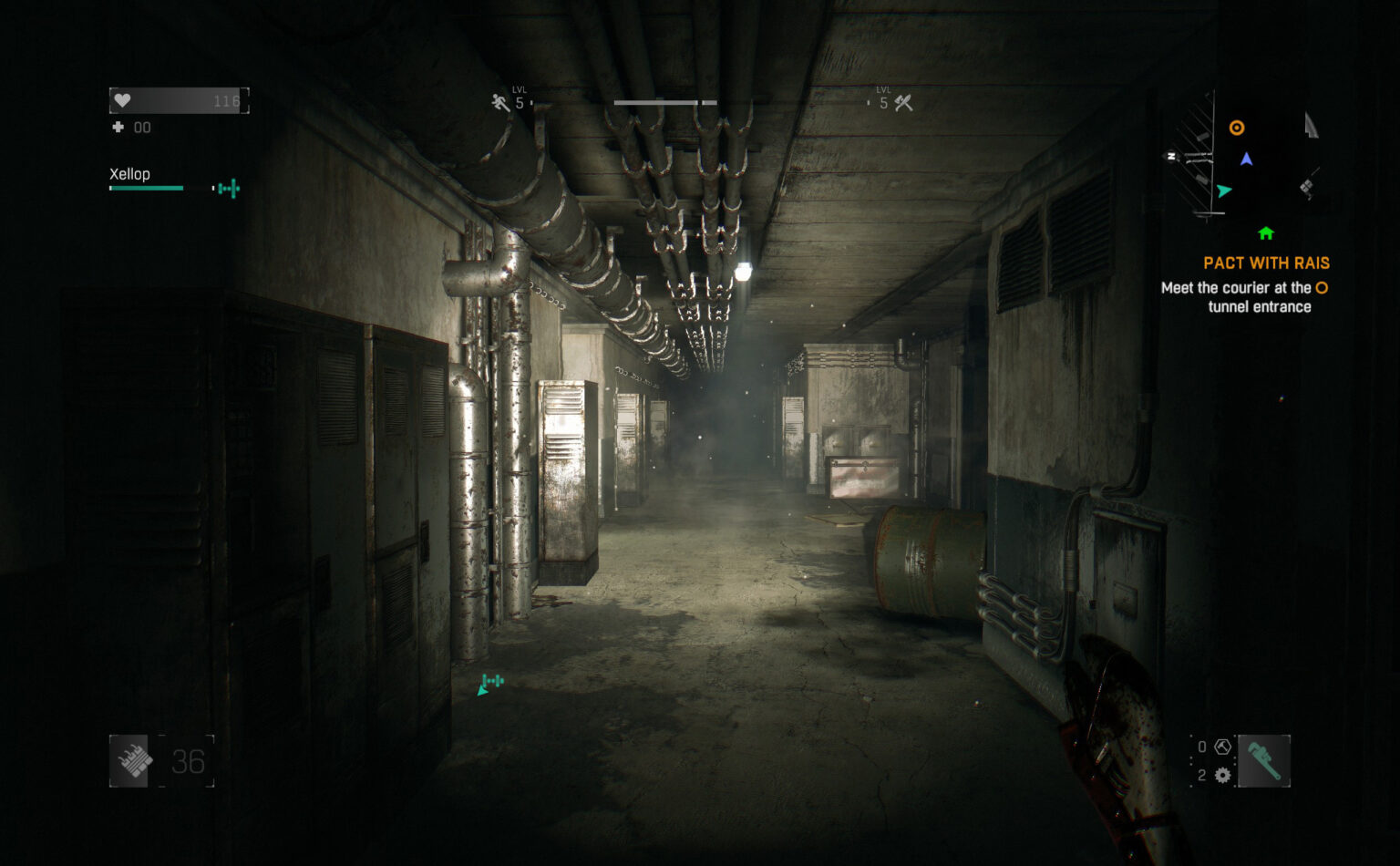The image size is (1400, 866).
Task: Click the teal repair wrench beside the durability bar
Action: [x=225, y=189]
